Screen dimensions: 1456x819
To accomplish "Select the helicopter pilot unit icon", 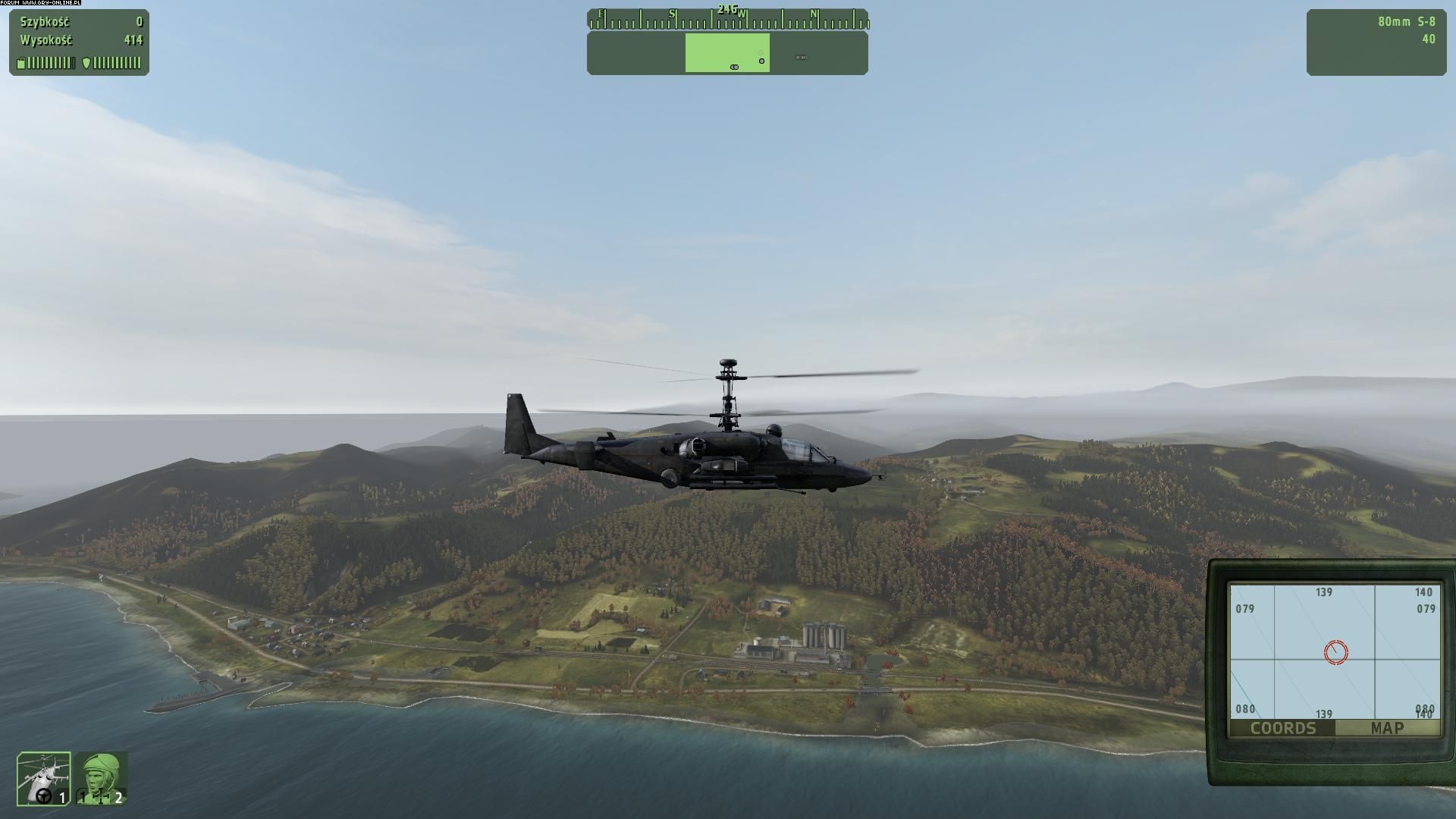I will pyautogui.click(x=44, y=778).
